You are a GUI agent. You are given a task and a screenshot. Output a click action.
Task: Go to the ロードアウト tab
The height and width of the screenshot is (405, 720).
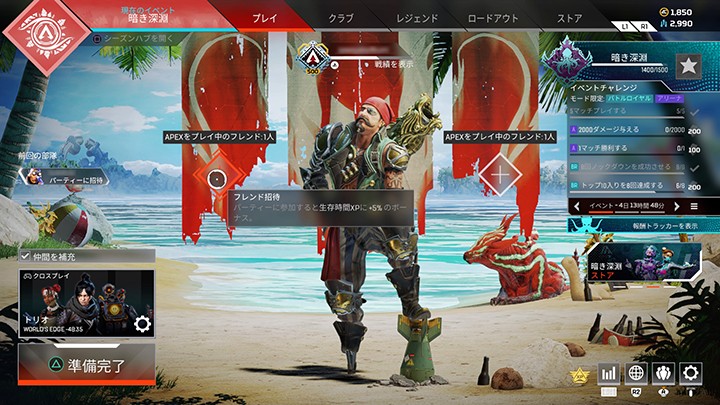click(493, 18)
